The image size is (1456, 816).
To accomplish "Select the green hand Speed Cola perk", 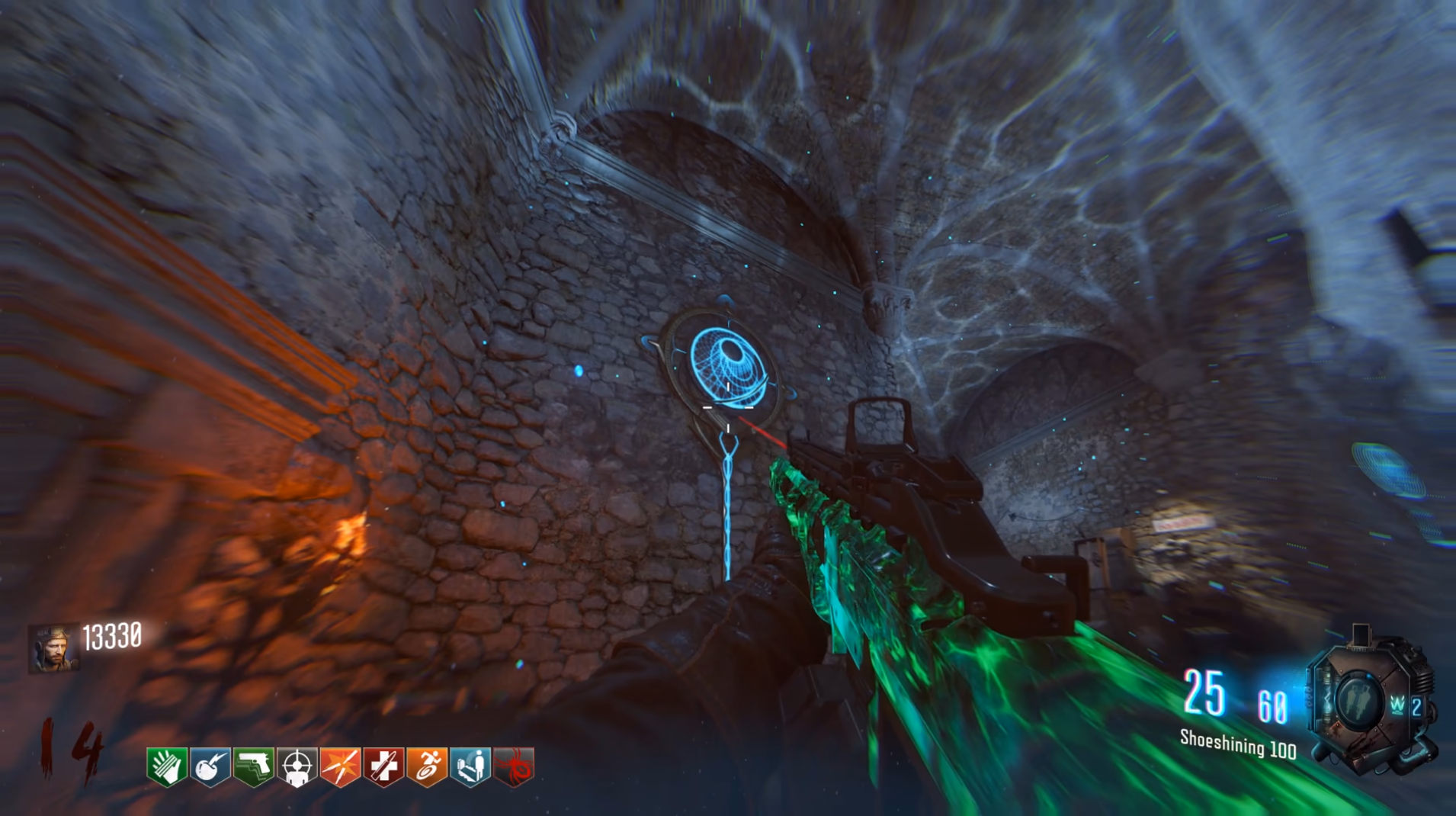I will click(167, 766).
